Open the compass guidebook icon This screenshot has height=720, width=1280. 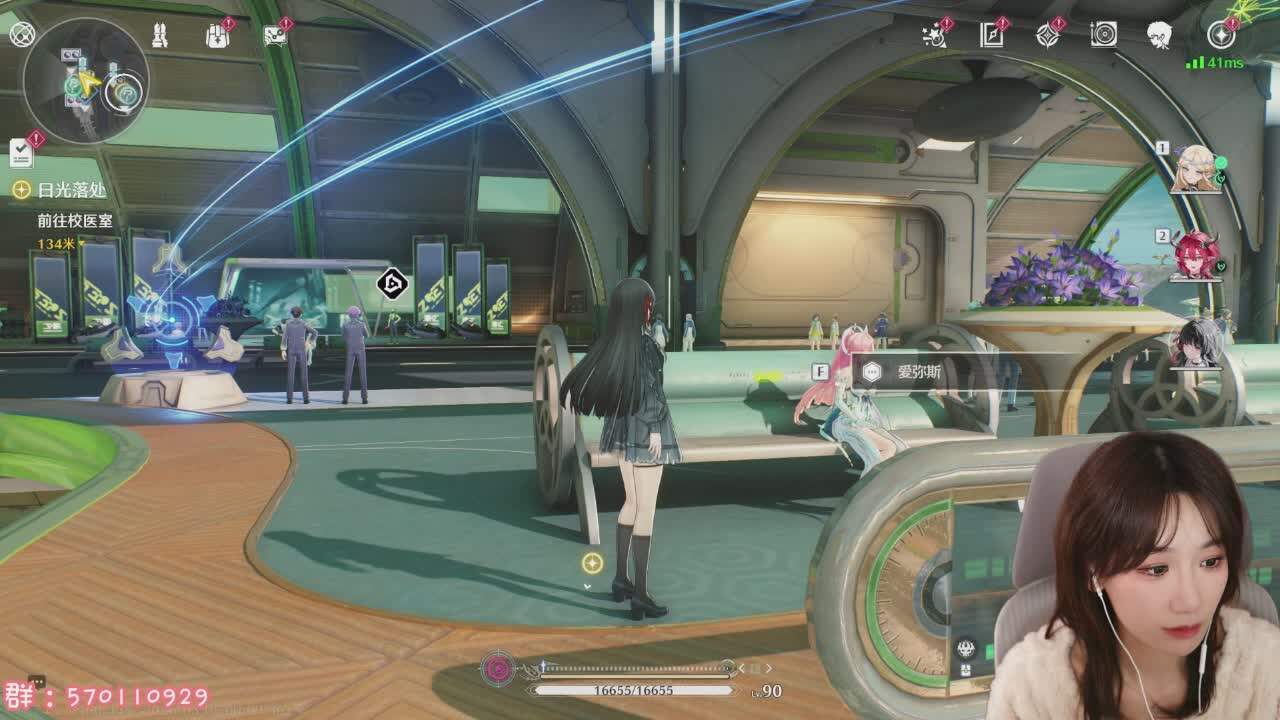(x=991, y=36)
